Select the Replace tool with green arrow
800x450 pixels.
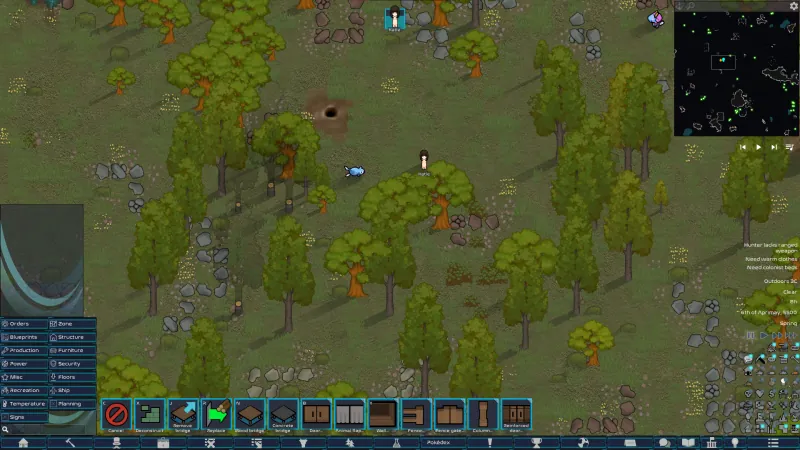[216, 415]
